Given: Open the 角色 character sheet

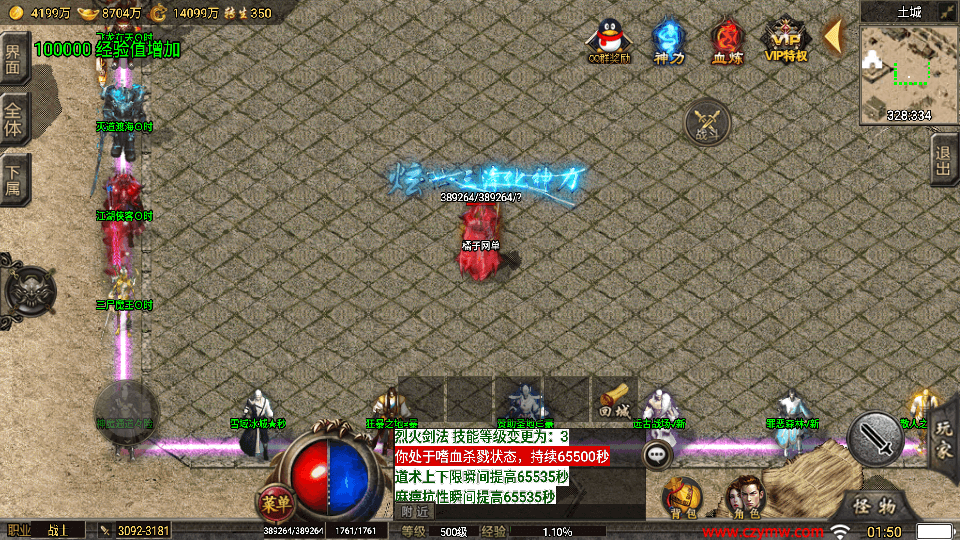Looking at the screenshot, I should point(746,497).
